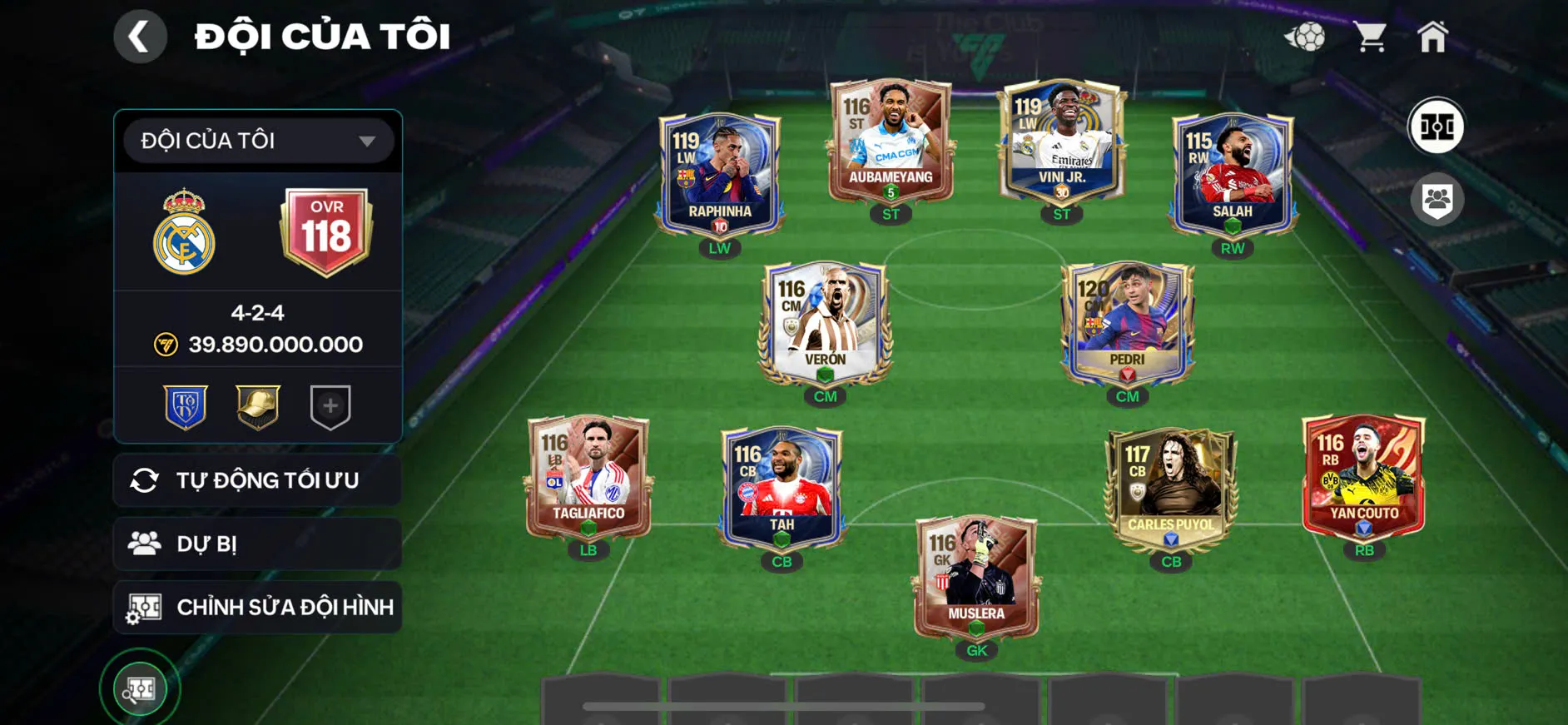Select the Aubameyang striker card
The height and width of the screenshot is (725, 1568).
891,142
